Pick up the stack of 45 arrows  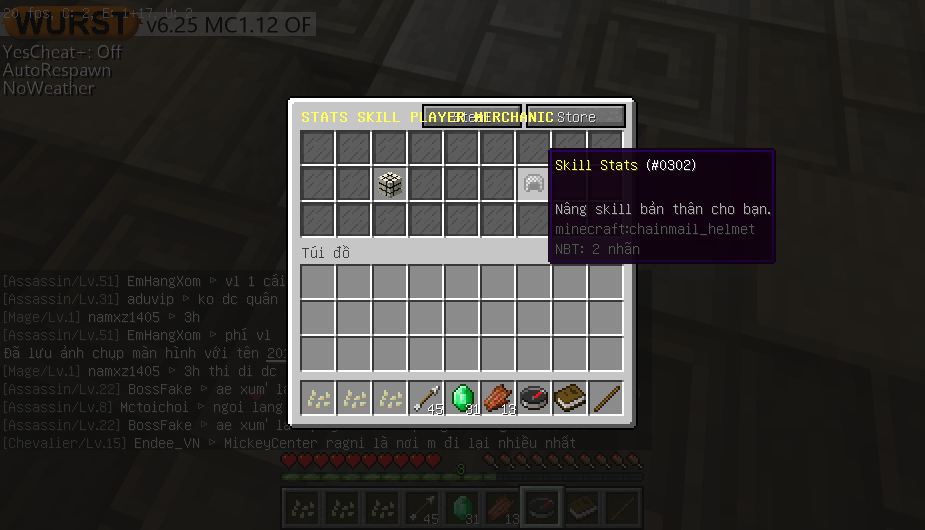tap(426, 398)
